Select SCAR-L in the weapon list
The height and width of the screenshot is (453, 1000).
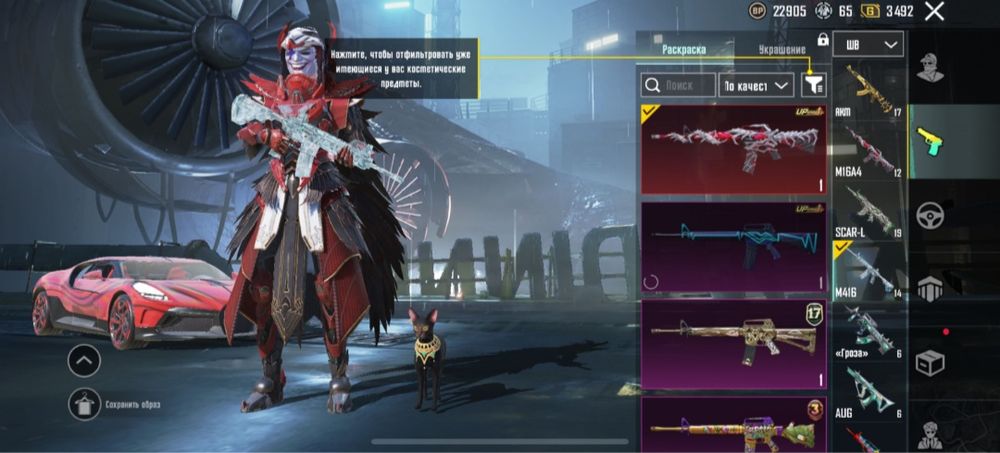point(868,213)
